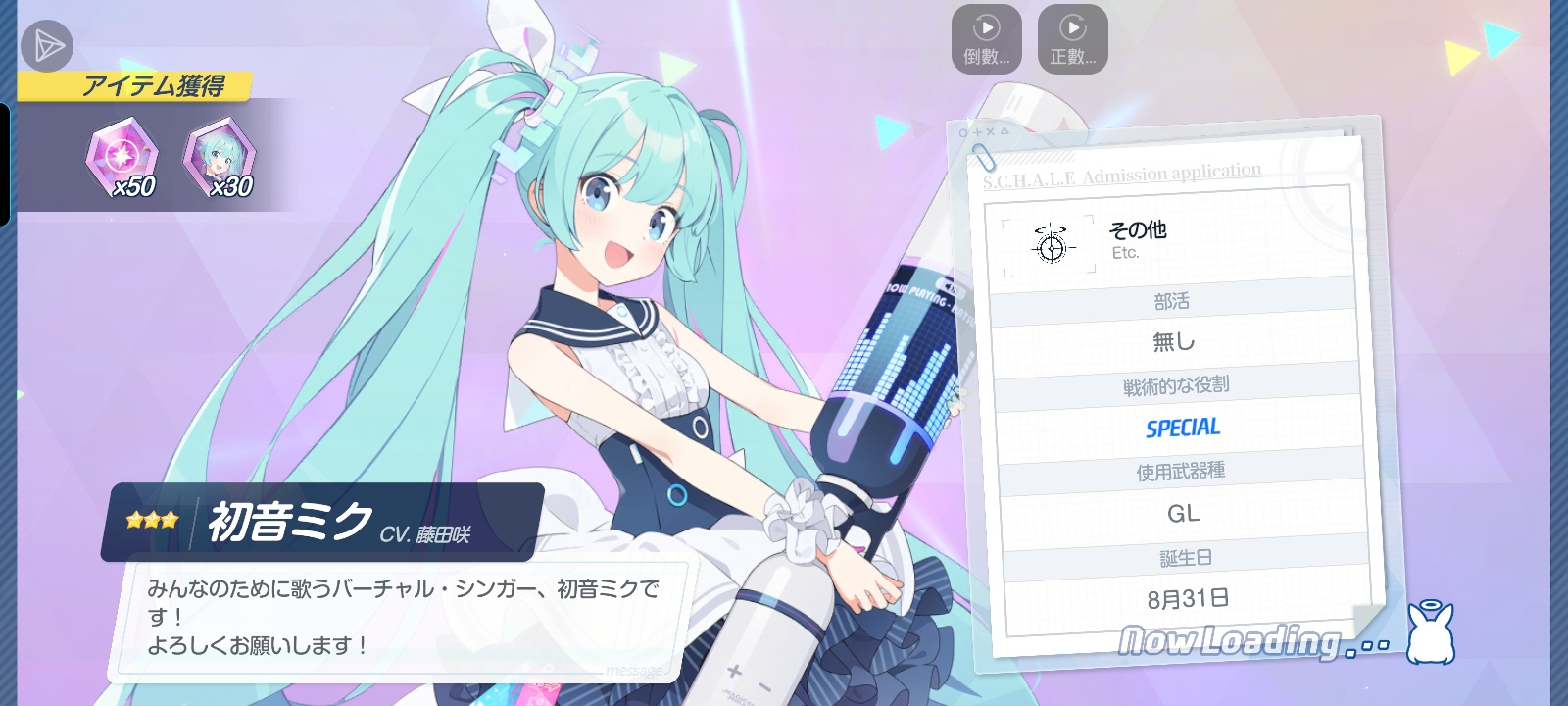Click the skip triangle icon top-left
Image resolution: width=1568 pixels, height=706 pixels.
(47, 47)
